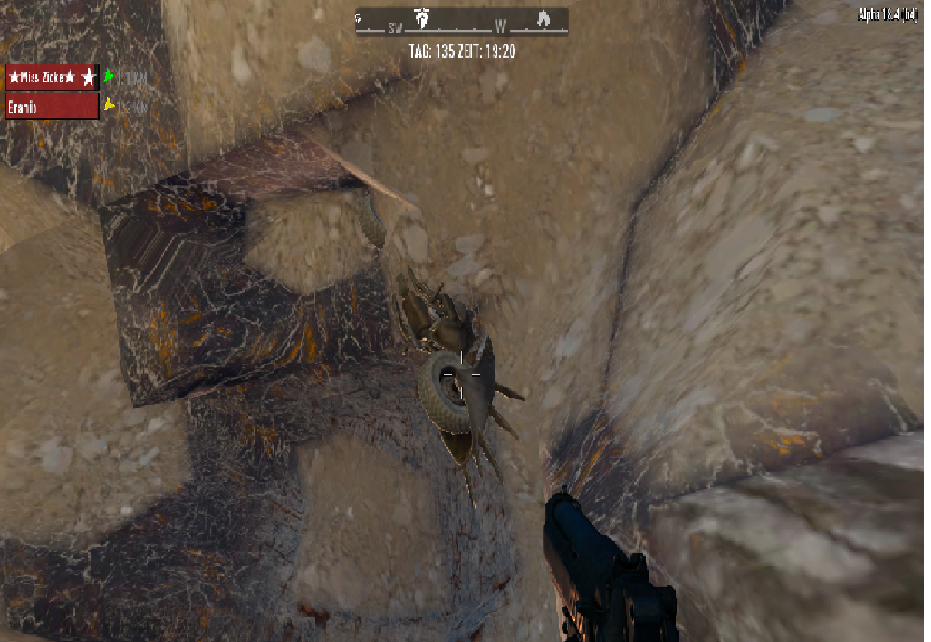
Task: Select party member Miss Zicke entry
Action: (52, 77)
